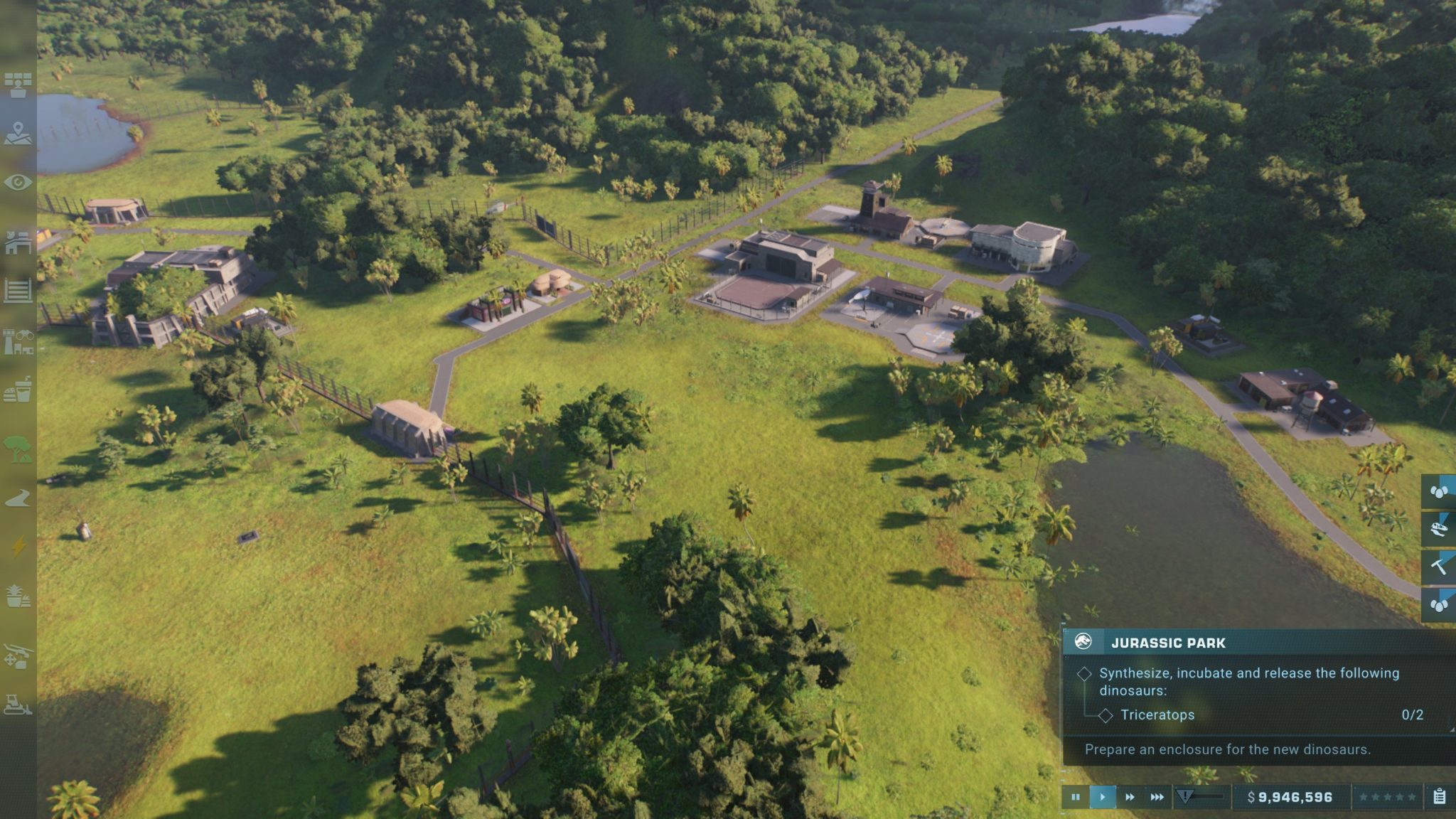Open the clipboard management icon
1456x819 pixels.
tap(1440, 797)
